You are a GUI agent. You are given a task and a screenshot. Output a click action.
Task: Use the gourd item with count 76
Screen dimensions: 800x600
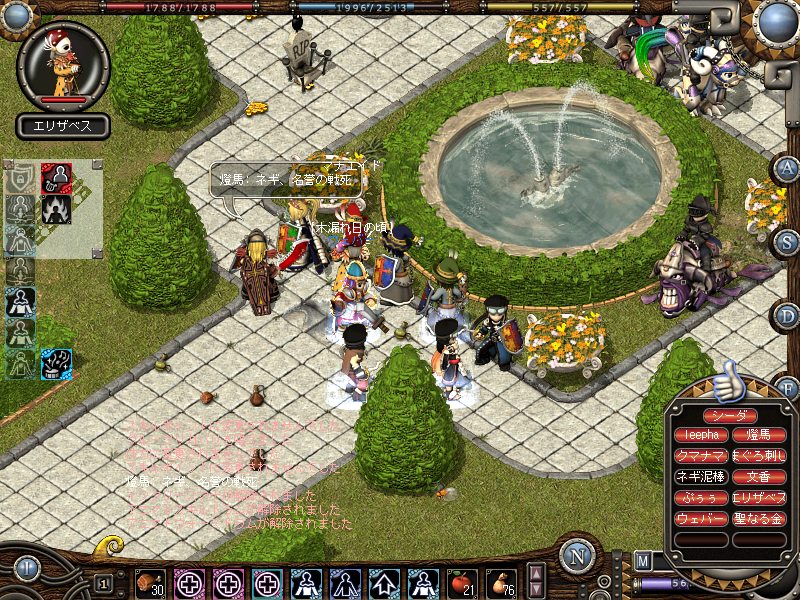pyautogui.click(x=501, y=582)
